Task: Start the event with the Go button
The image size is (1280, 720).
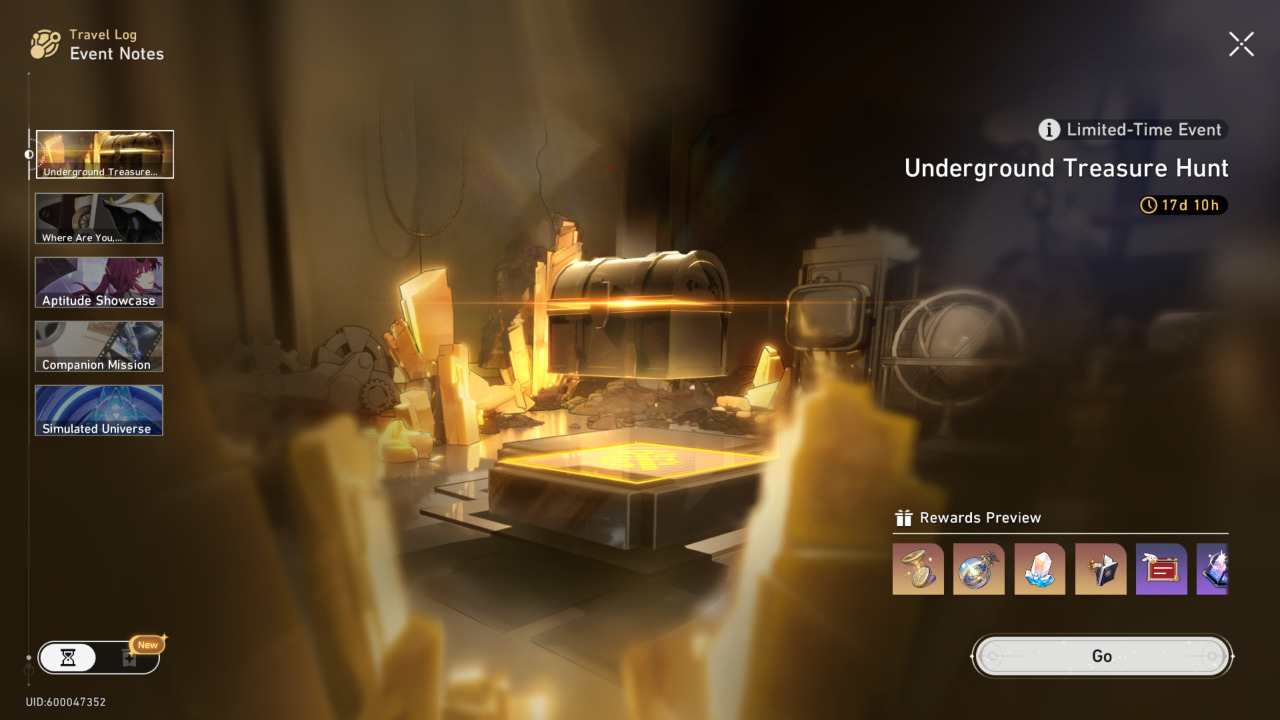Action: [1102, 656]
